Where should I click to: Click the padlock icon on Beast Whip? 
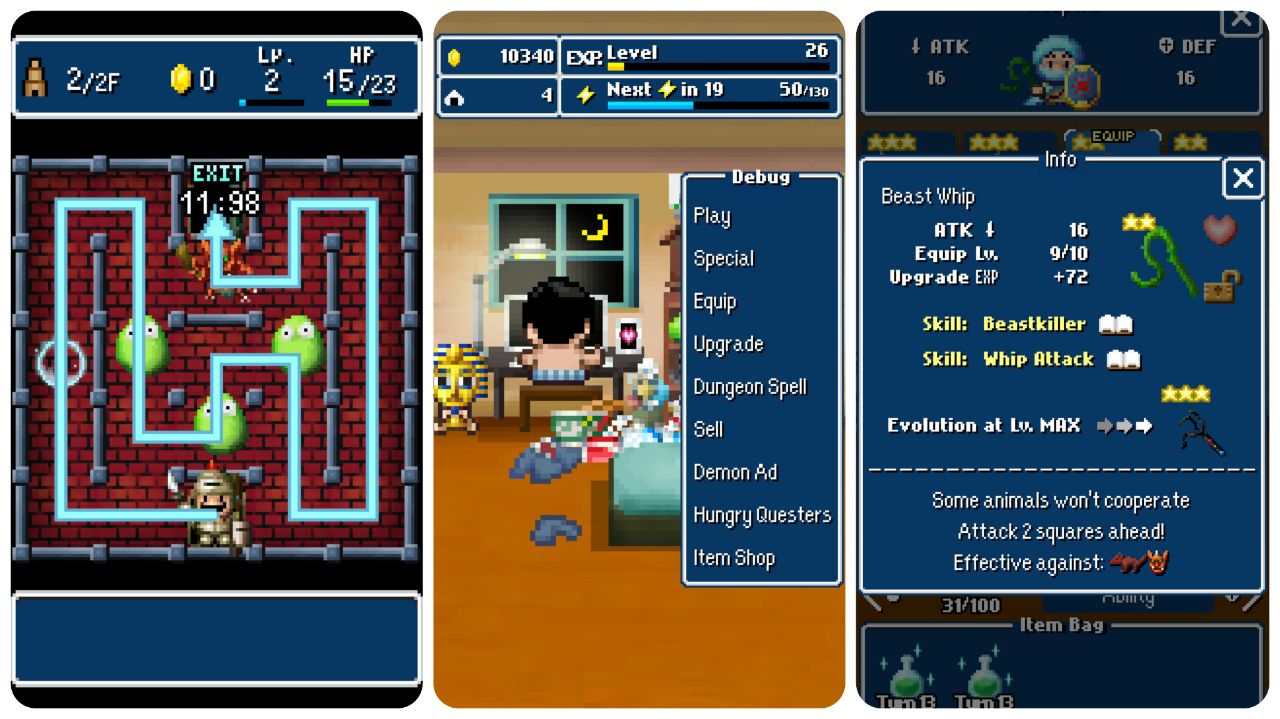tap(1217, 287)
